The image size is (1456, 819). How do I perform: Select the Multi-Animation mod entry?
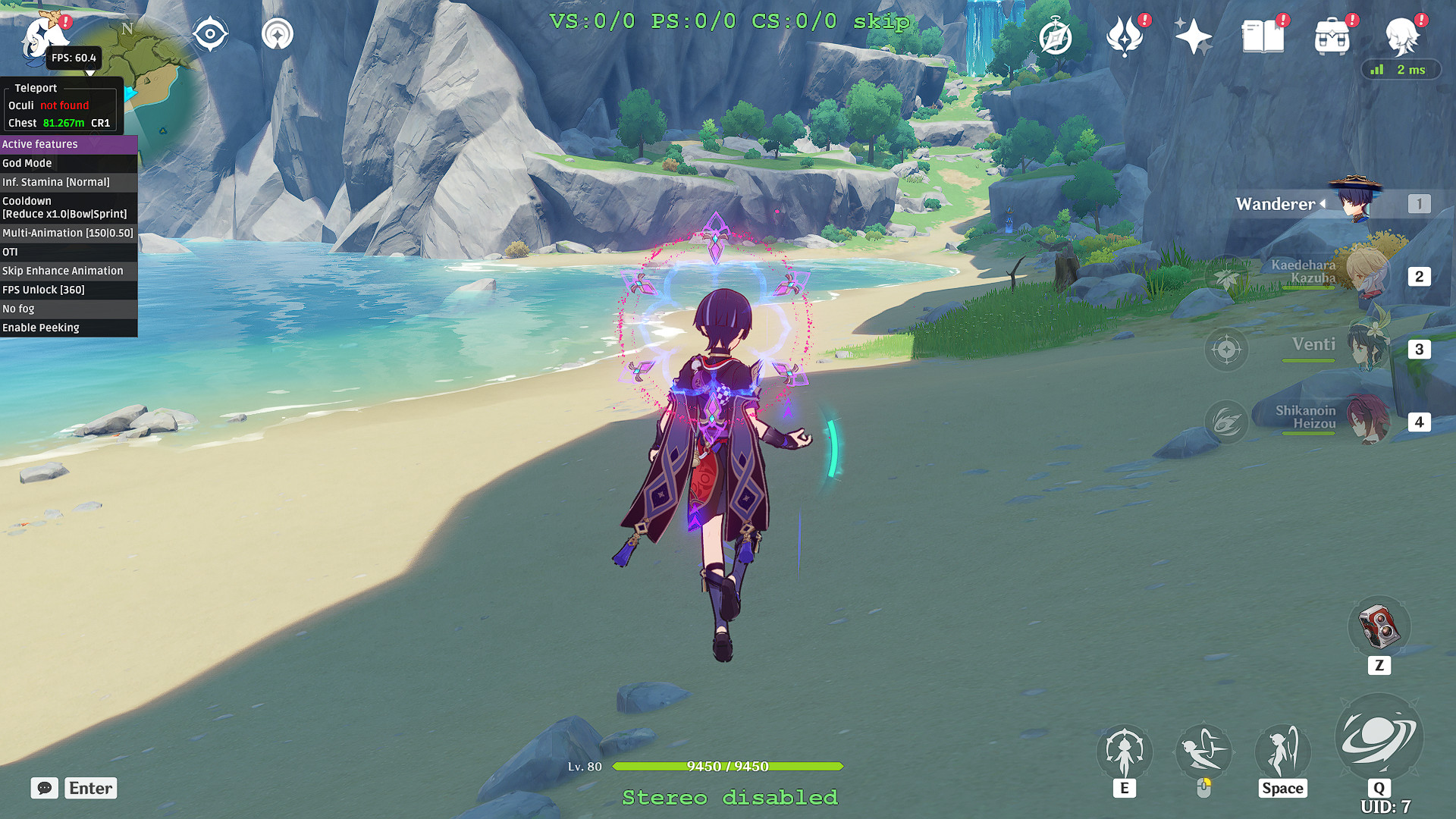point(68,233)
